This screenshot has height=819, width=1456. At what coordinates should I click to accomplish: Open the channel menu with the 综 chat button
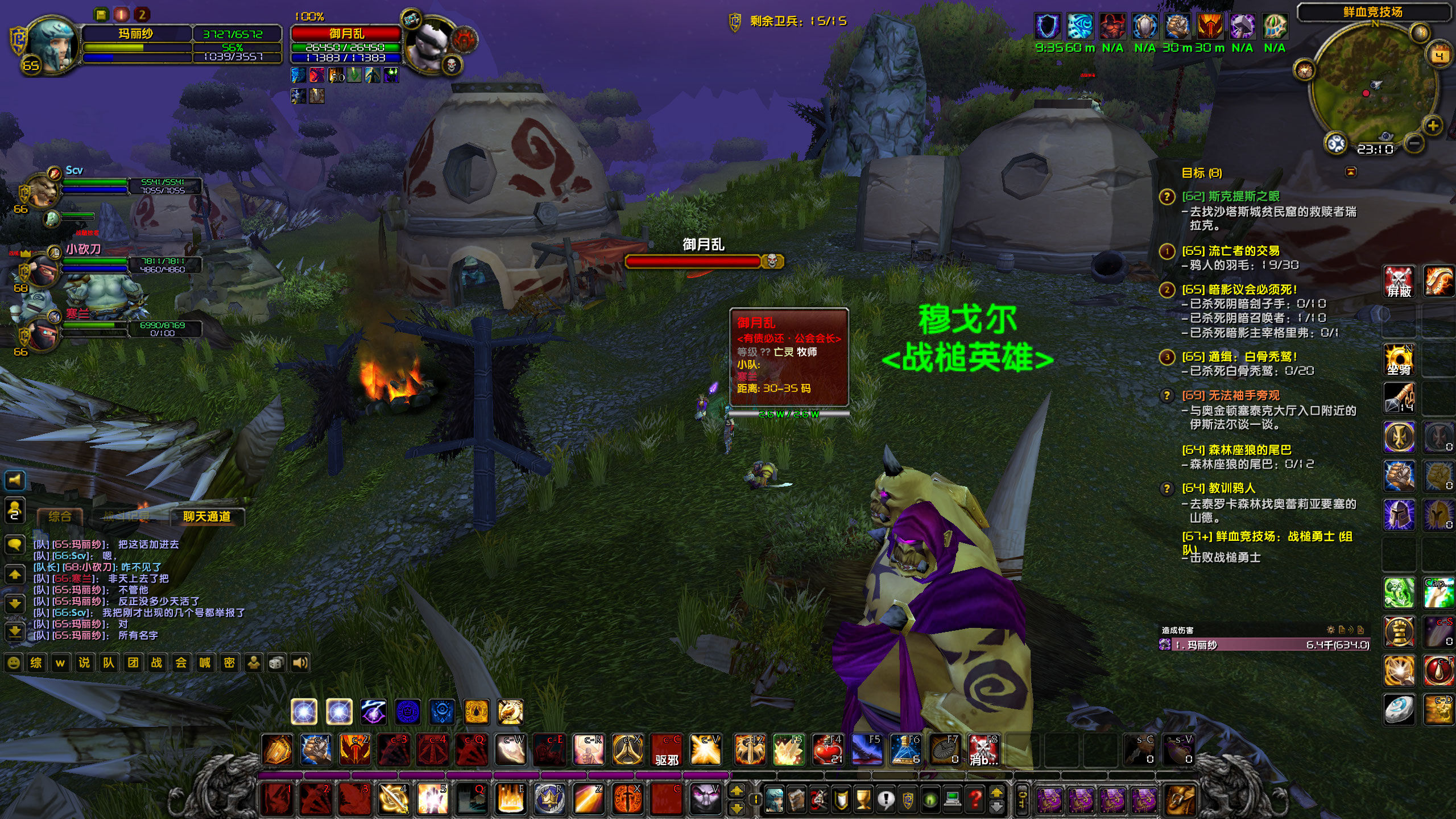click(35, 663)
